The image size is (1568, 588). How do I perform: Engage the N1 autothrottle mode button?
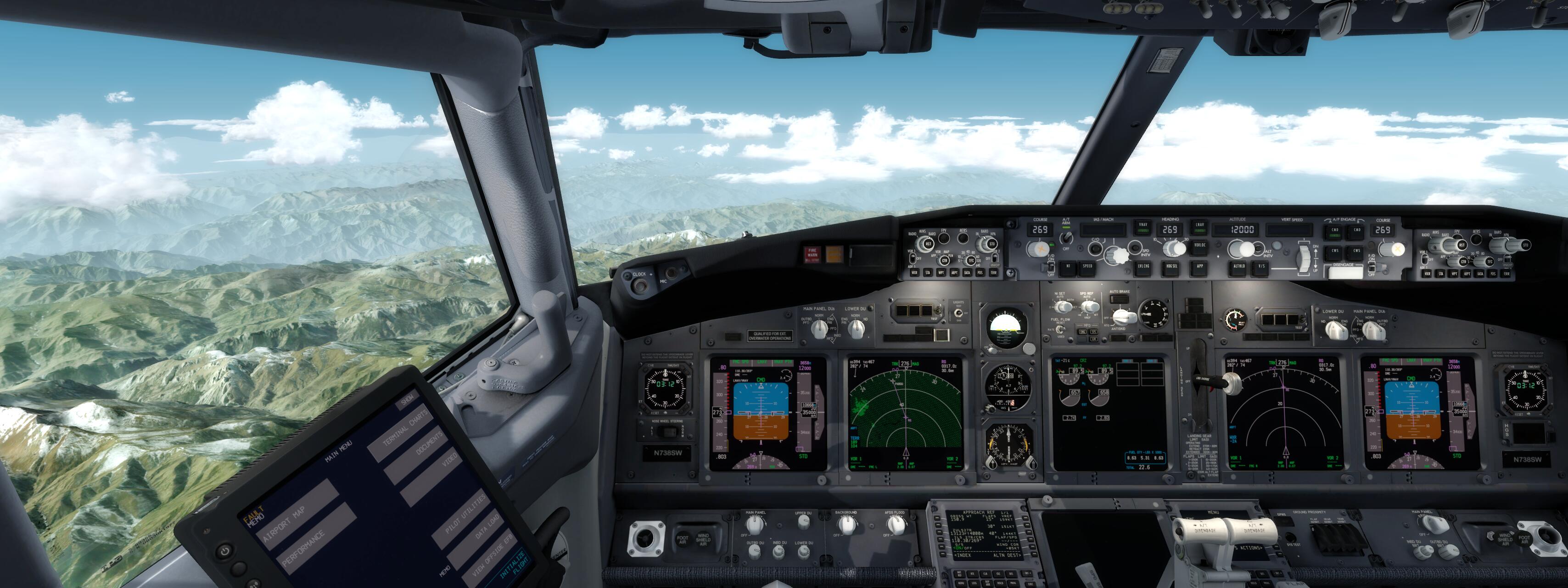tap(1068, 266)
